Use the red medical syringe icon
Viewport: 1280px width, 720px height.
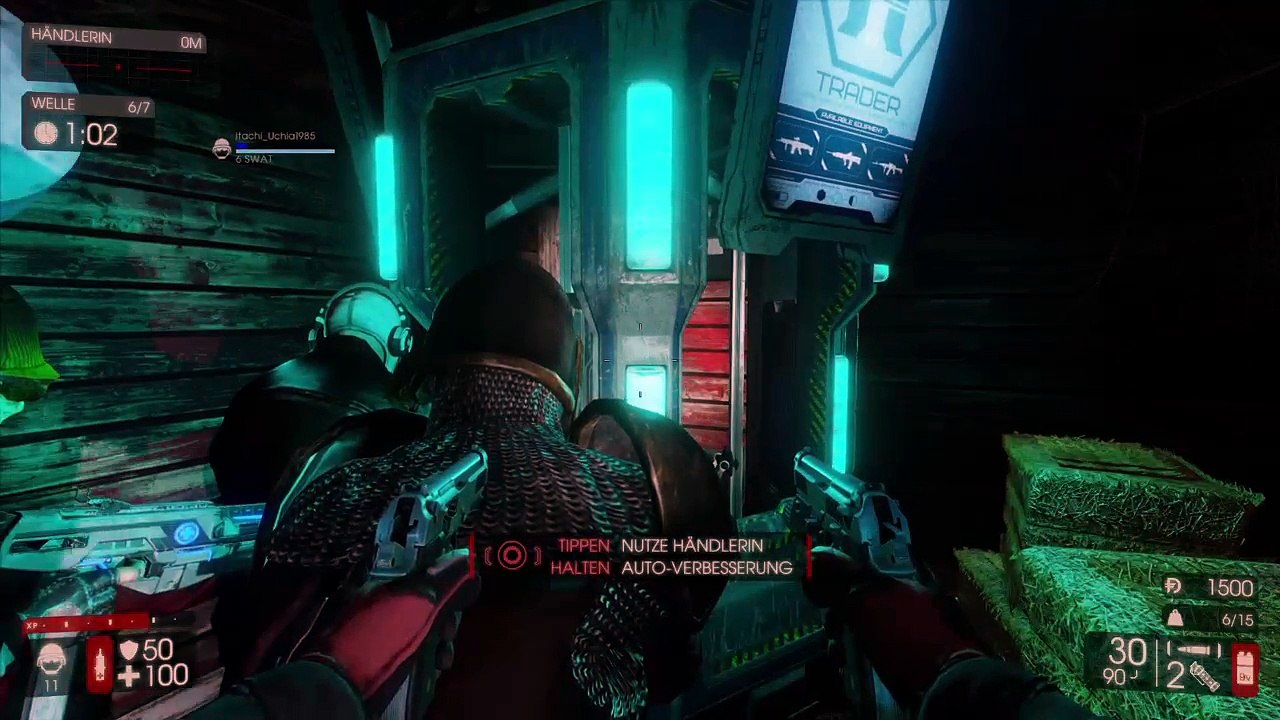[100, 664]
